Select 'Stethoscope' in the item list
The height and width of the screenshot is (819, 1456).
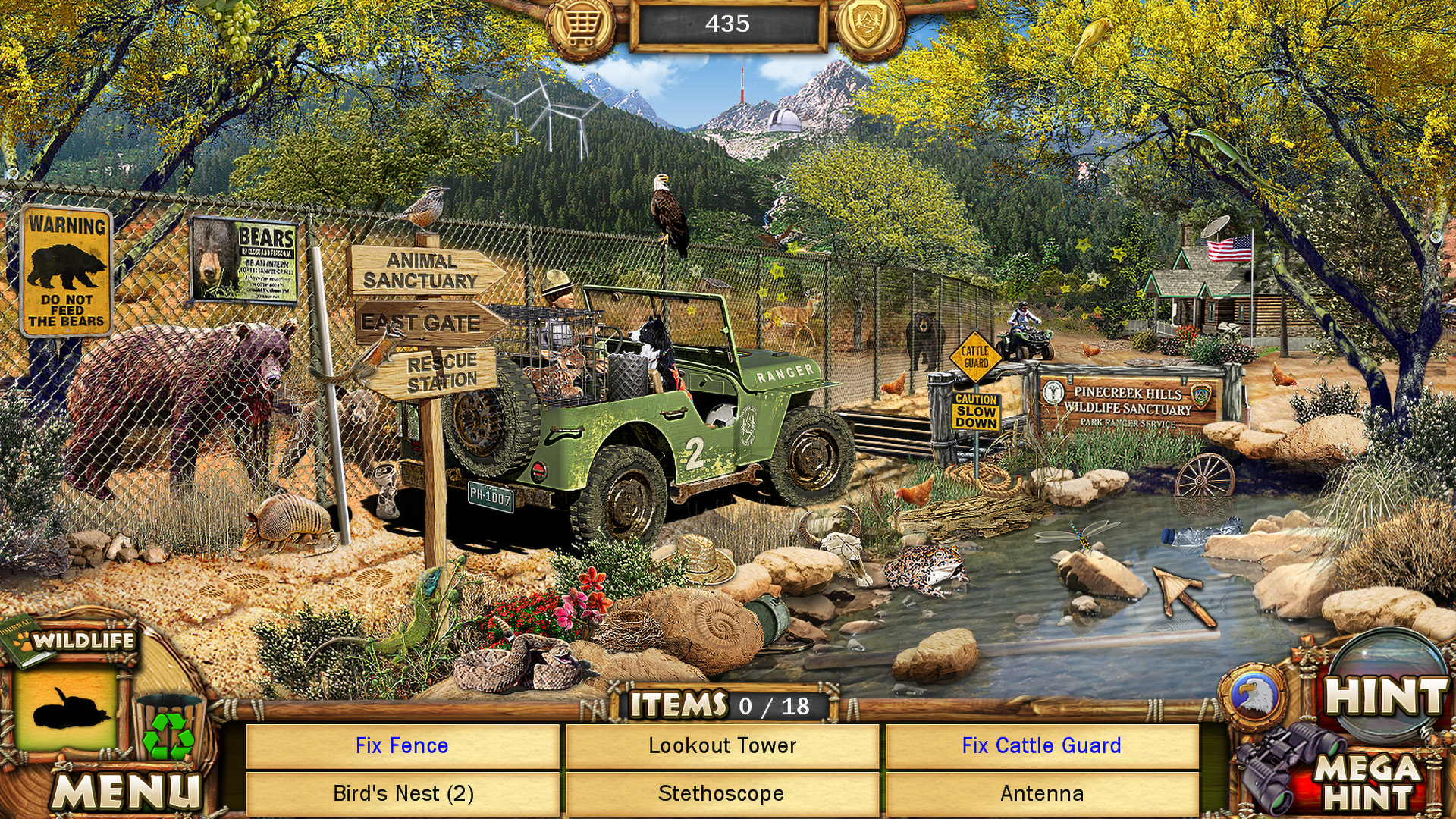(723, 794)
